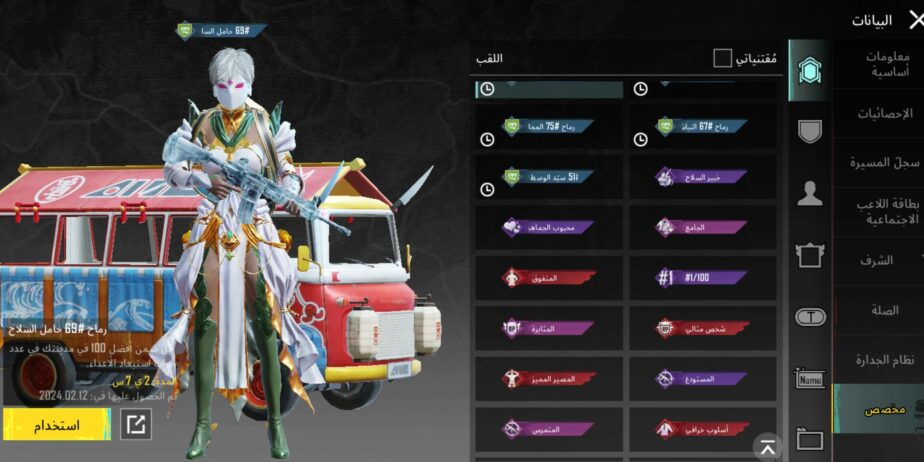Select the خبير السلاح title
Viewport: 924px width, 462px height.
[702, 176]
